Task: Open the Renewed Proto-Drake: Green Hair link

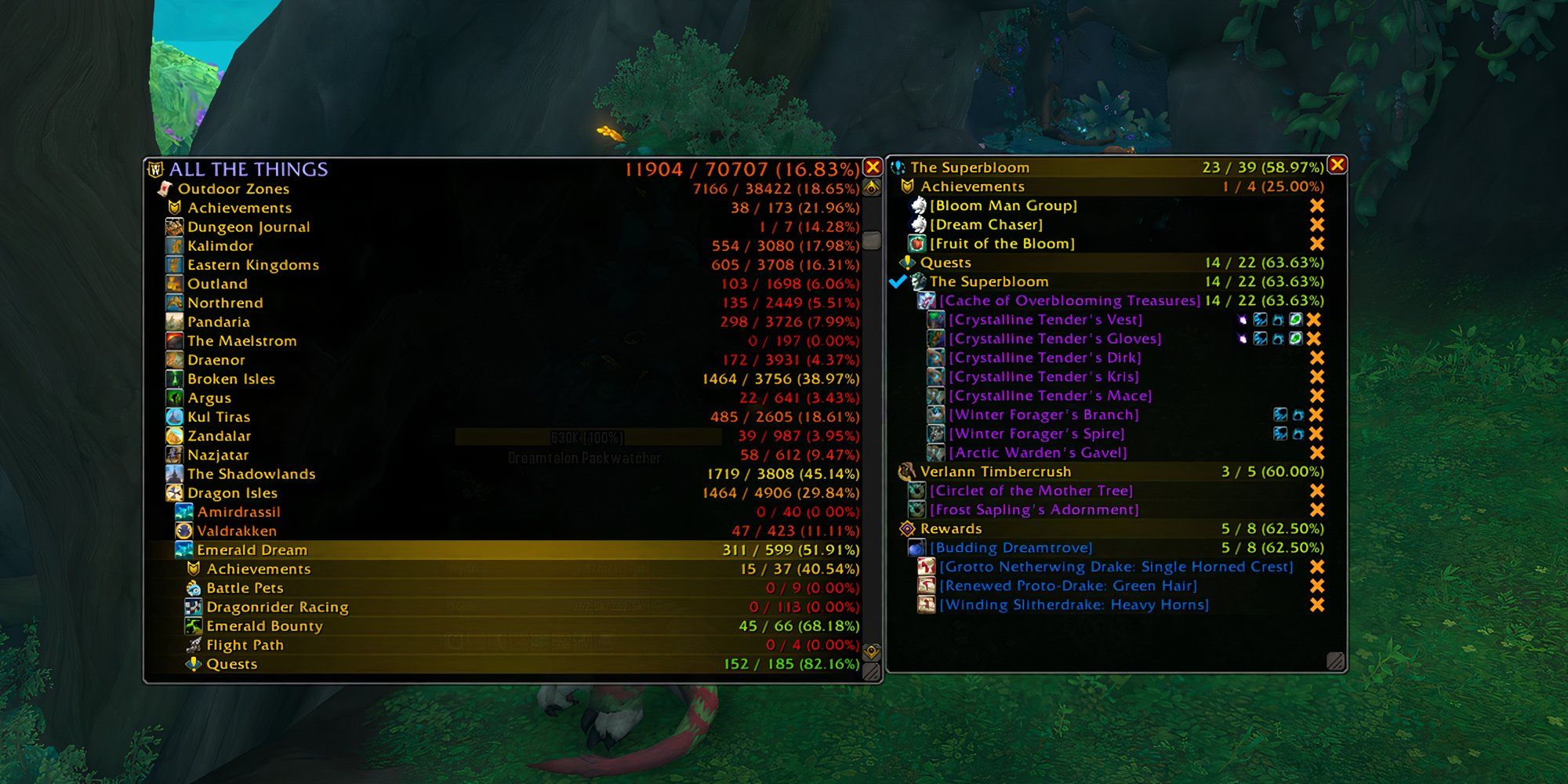Action: [x=1069, y=586]
